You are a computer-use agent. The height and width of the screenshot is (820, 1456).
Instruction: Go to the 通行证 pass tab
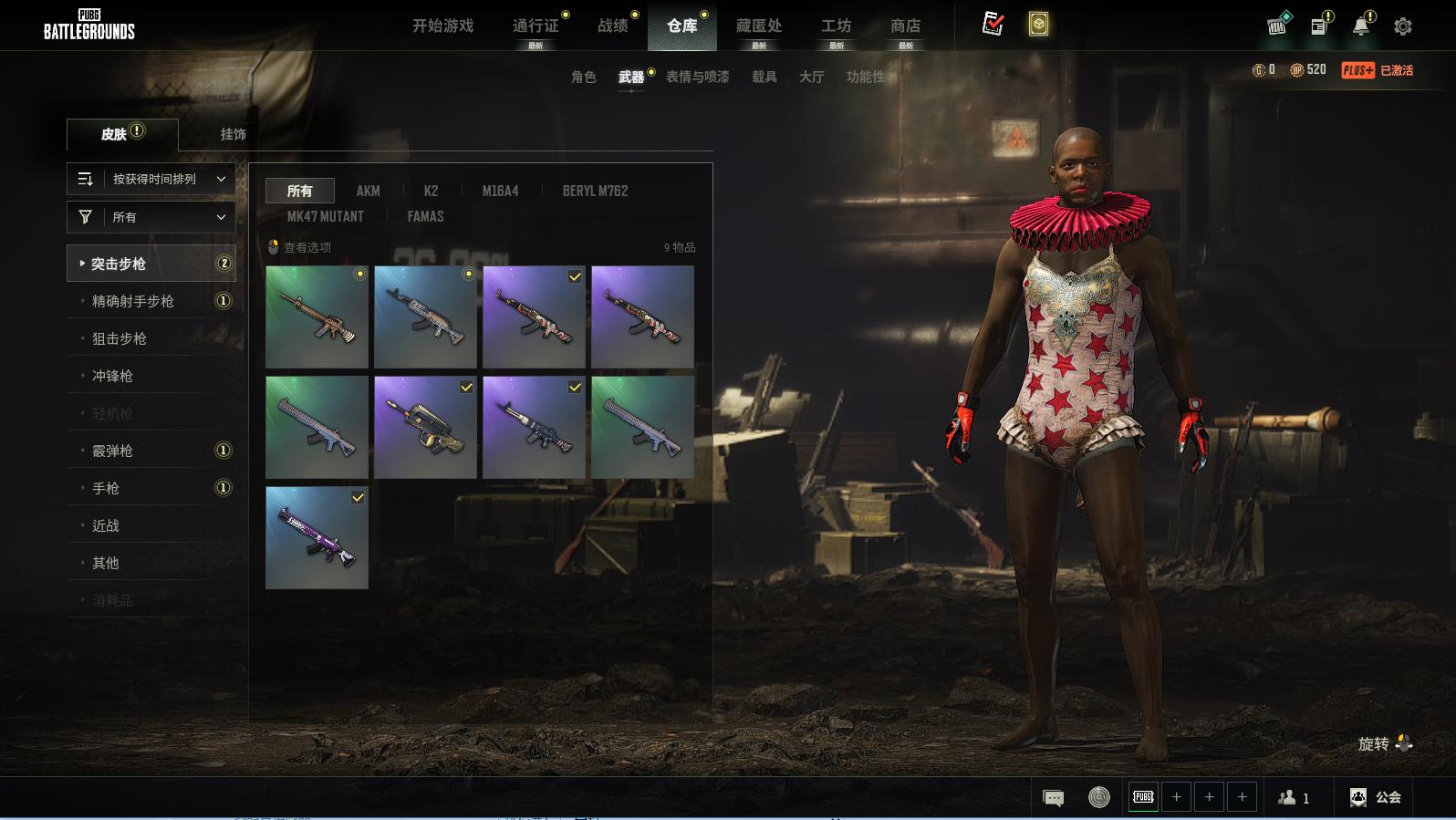click(536, 26)
